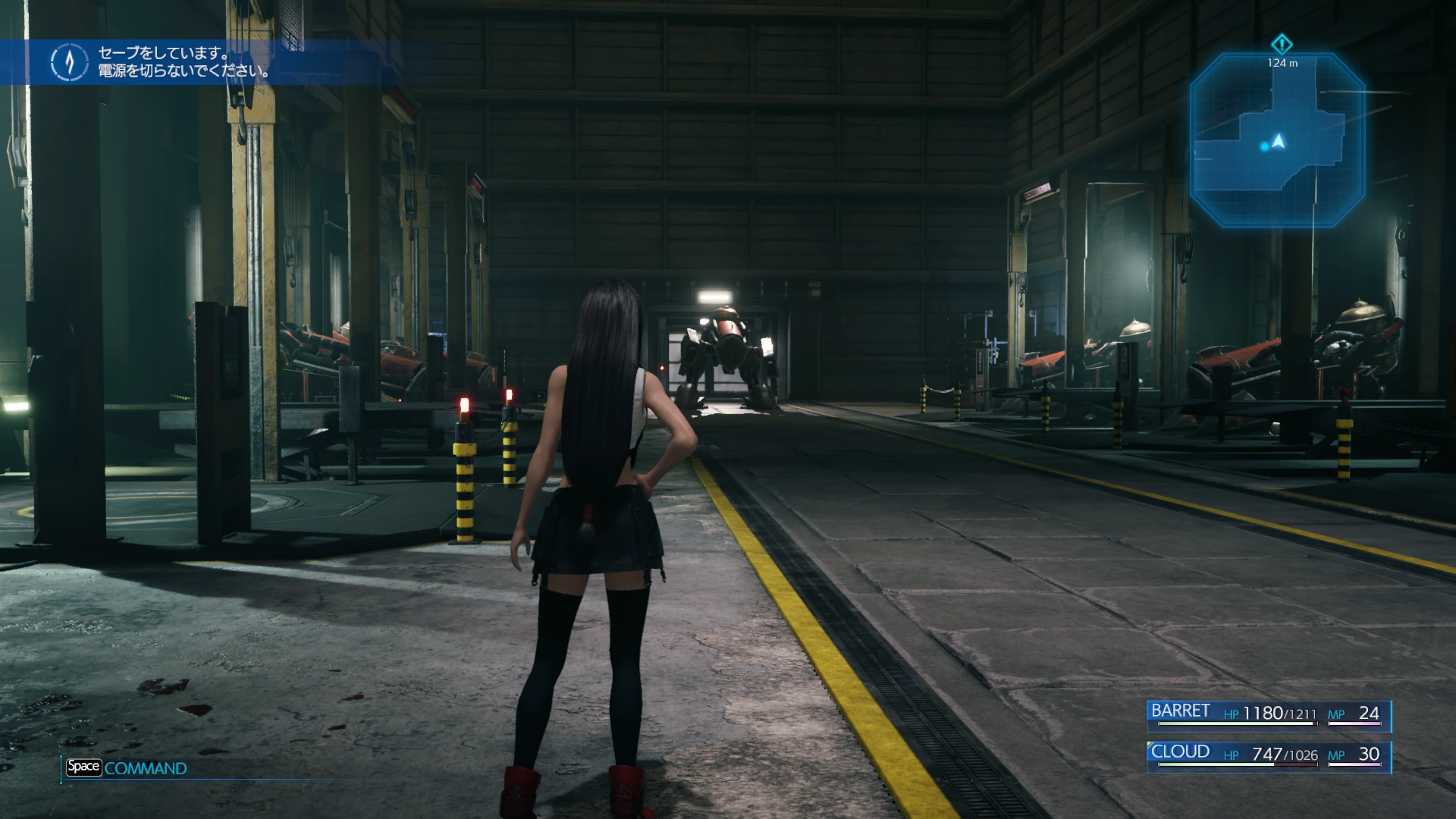Click Barret's MP value of 24
1456x819 pixels.
pos(1371,713)
